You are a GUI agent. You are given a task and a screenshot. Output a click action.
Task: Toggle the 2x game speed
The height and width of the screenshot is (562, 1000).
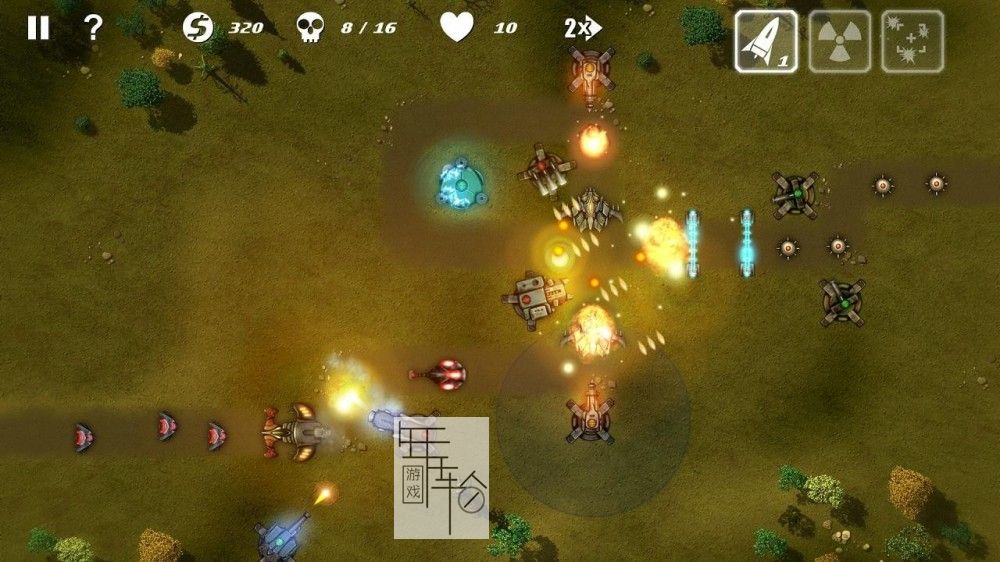(x=581, y=28)
